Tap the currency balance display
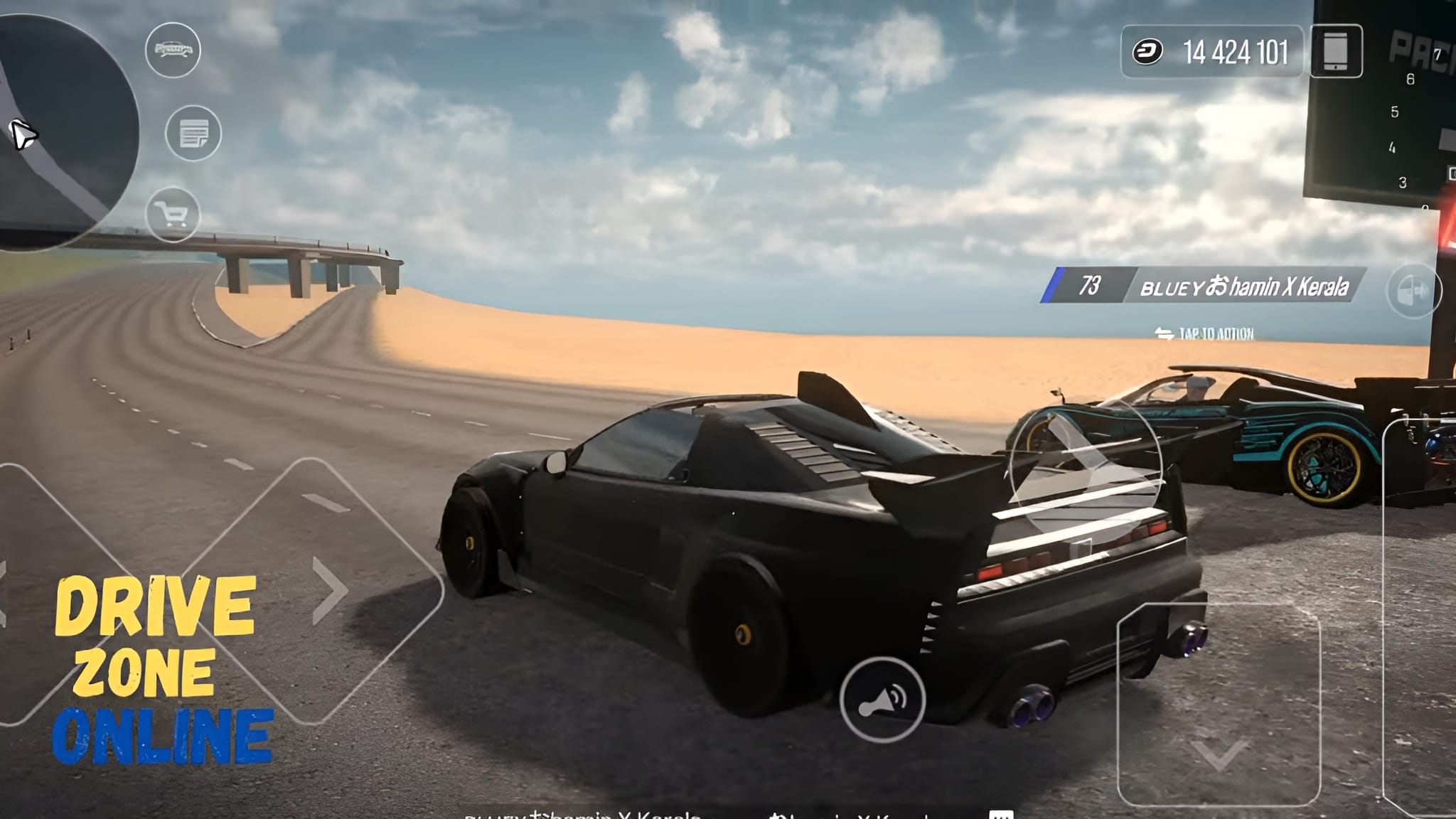Image resolution: width=1456 pixels, height=819 pixels. coord(1211,52)
